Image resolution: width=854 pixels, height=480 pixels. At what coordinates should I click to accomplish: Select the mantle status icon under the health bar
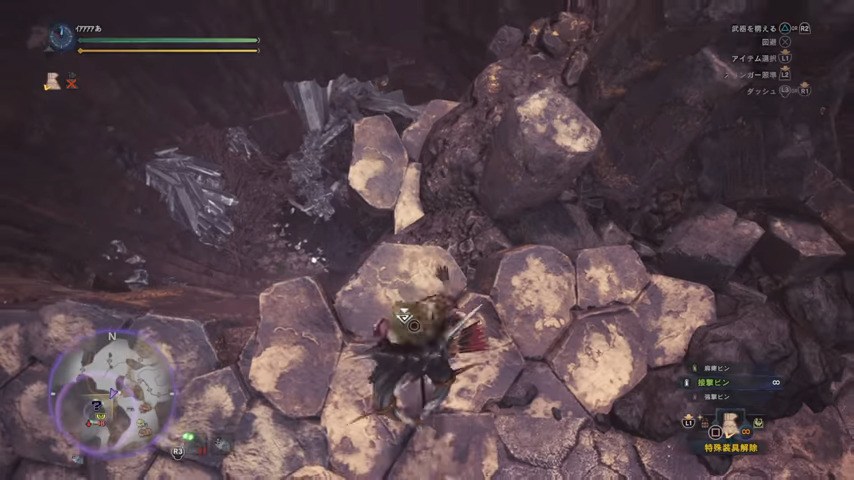[x=51, y=82]
